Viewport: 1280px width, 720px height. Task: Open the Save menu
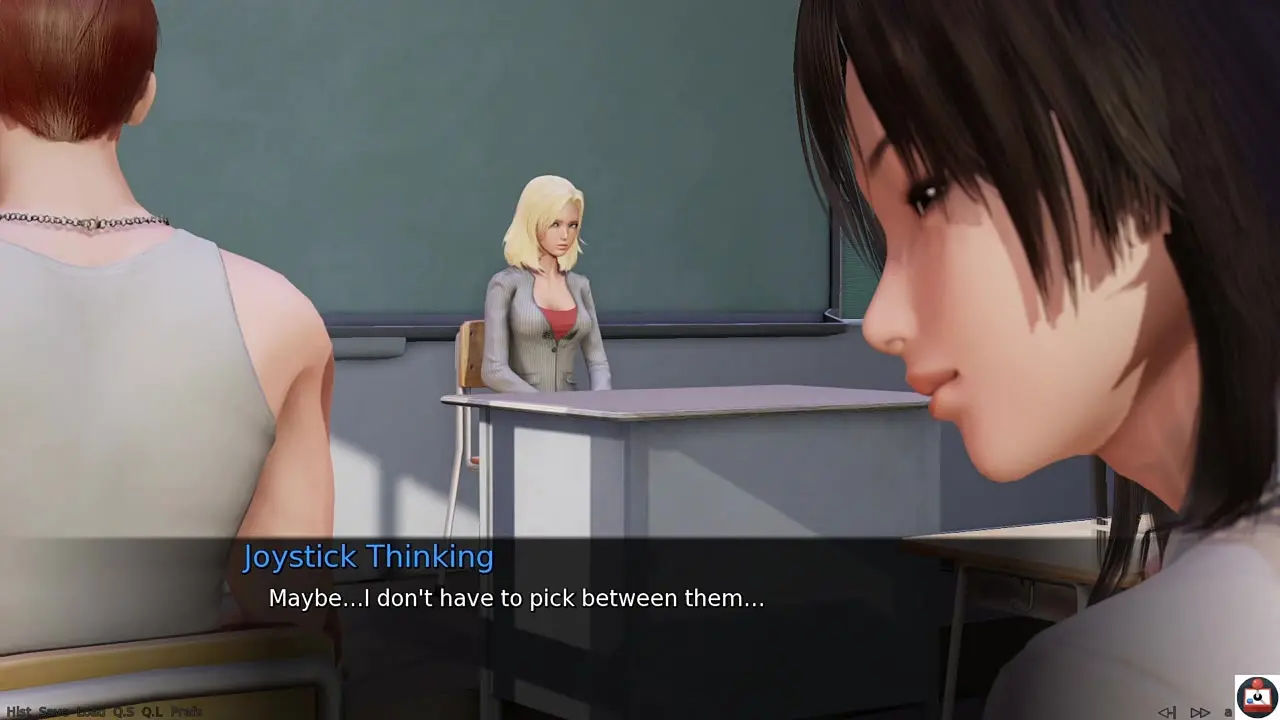pyautogui.click(x=54, y=712)
